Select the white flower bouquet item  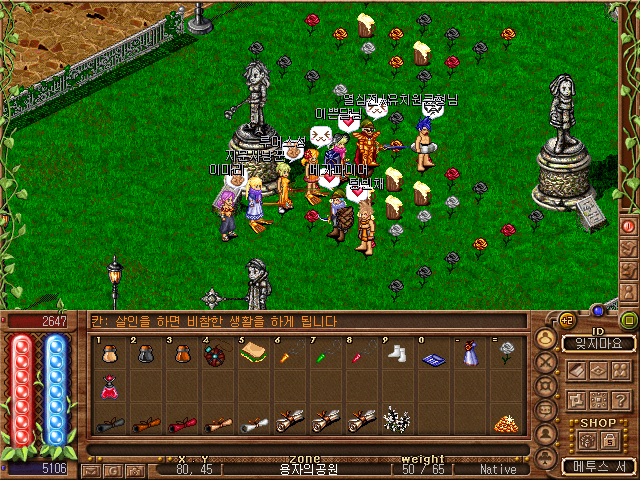[x=395, y=420]
